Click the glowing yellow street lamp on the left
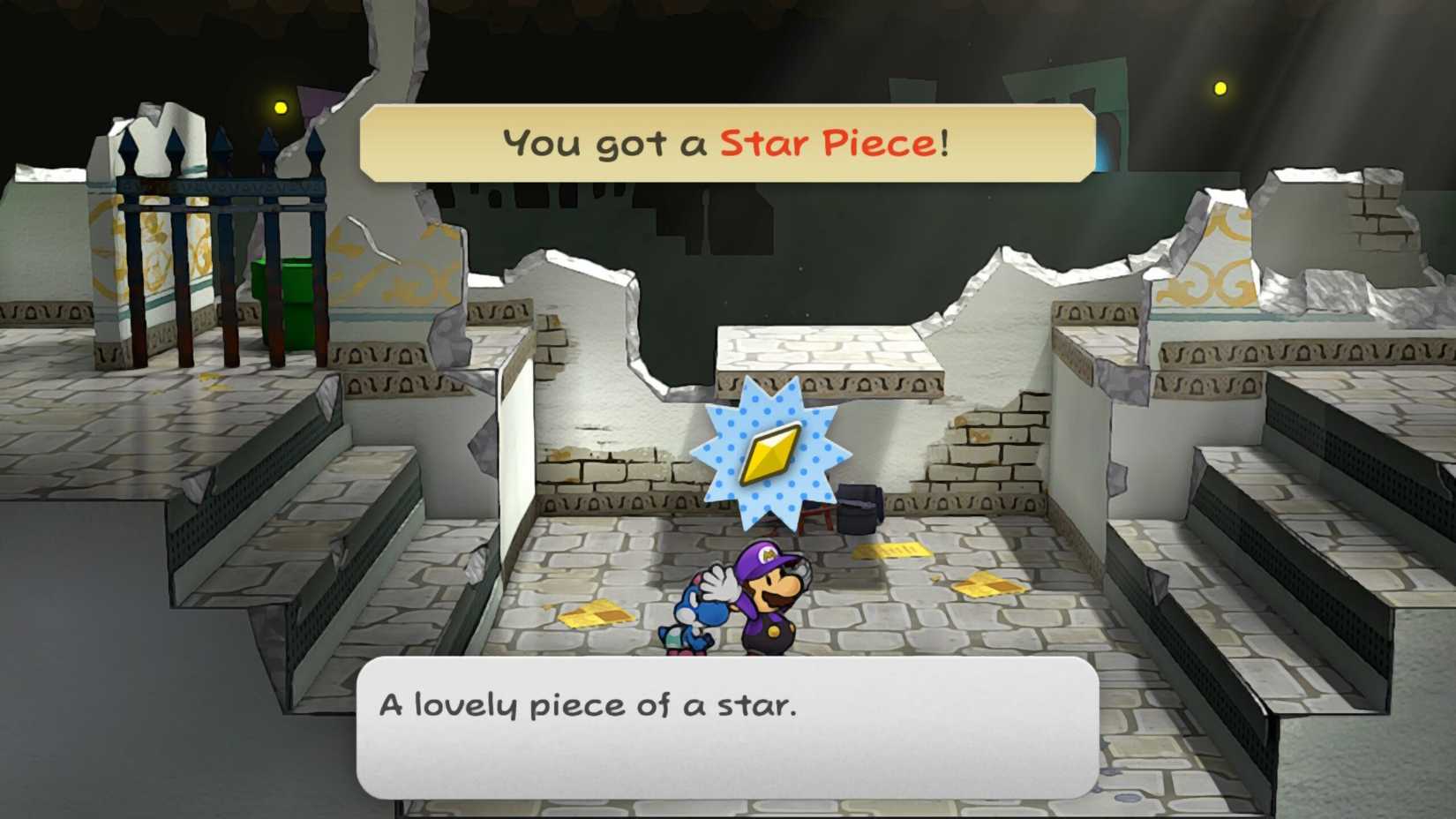This screenshot has width=1456, height=819. click(280, 105)
